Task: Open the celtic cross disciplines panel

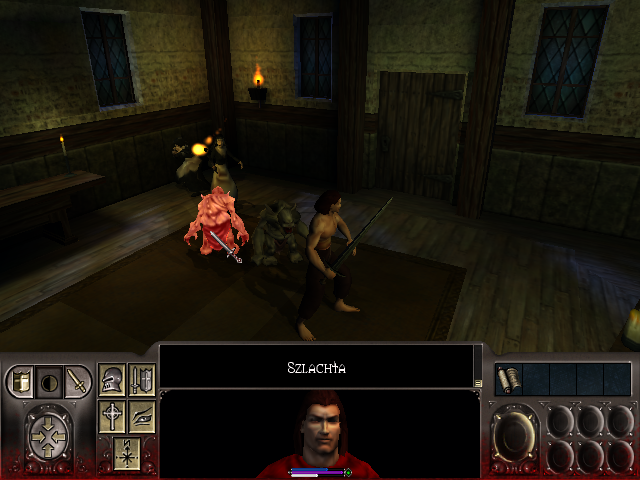Action: coord(112,416)
